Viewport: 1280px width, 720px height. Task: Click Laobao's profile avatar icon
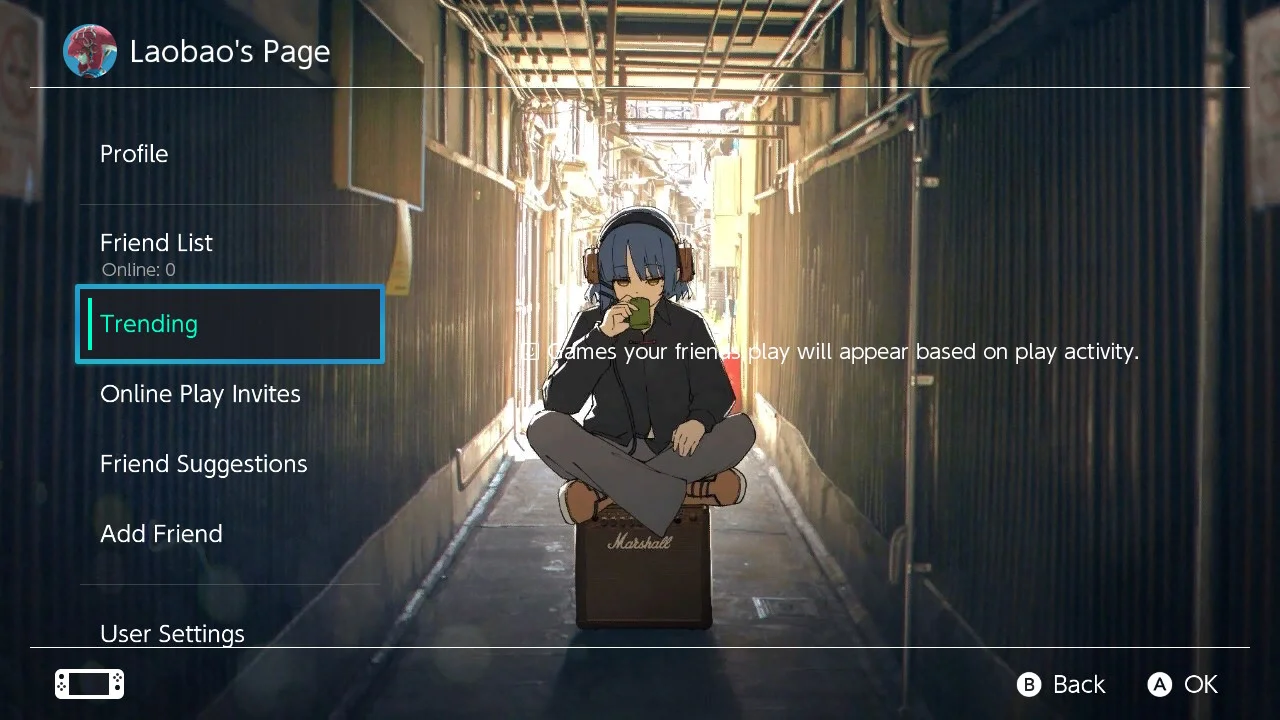click(89, 51)
